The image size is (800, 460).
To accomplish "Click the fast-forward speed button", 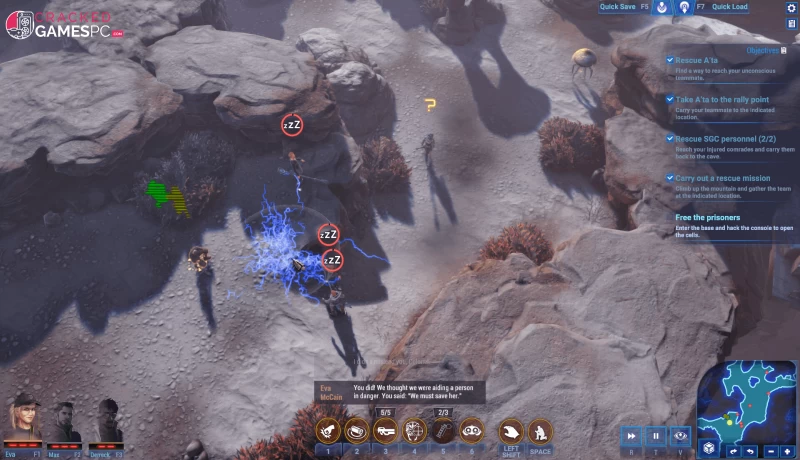I will pos(632,436).
